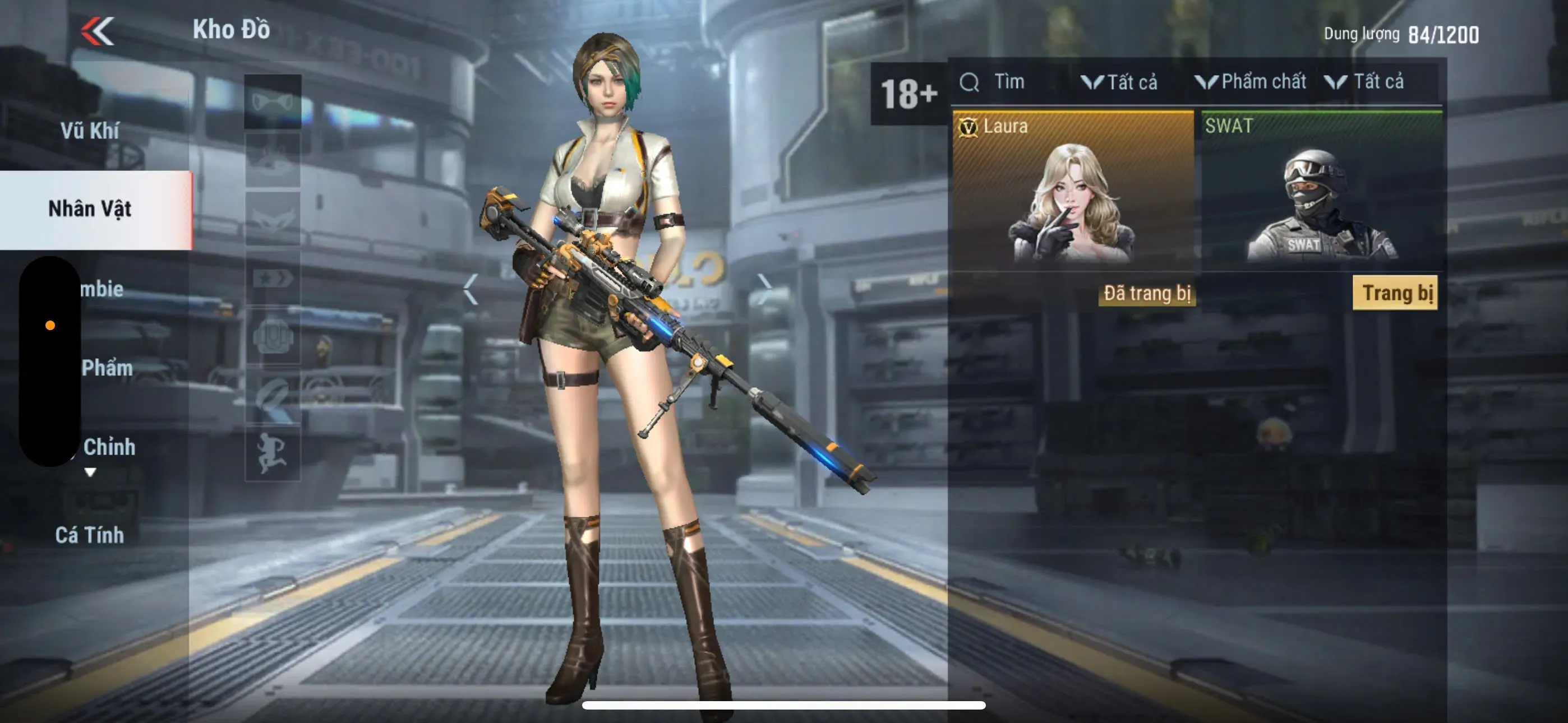The height and width of the screenshot is (723, 1568).
Task: Rotate character with the left arrow
Action: tap(470, 289)
